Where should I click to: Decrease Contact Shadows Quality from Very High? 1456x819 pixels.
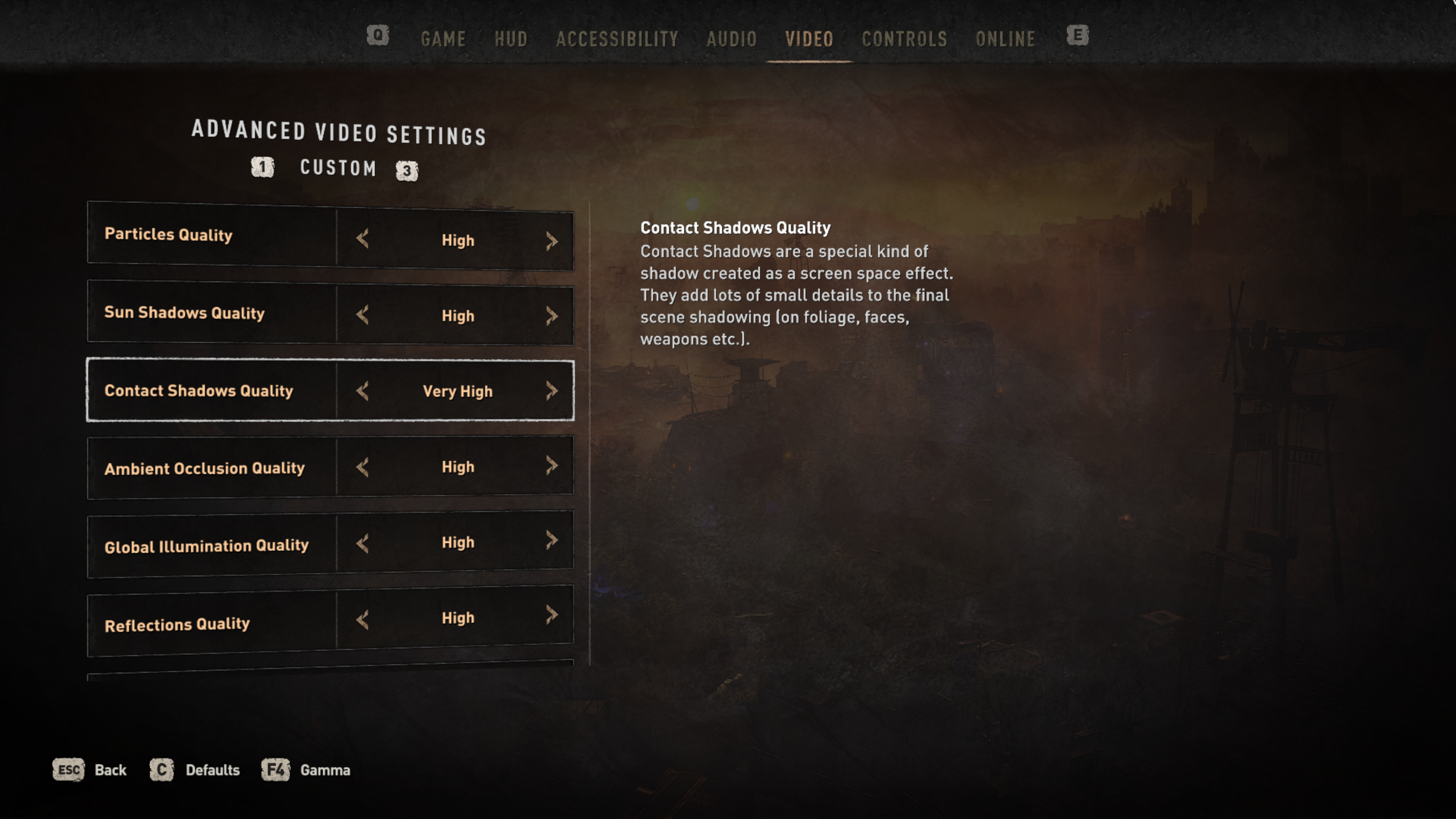363,391
